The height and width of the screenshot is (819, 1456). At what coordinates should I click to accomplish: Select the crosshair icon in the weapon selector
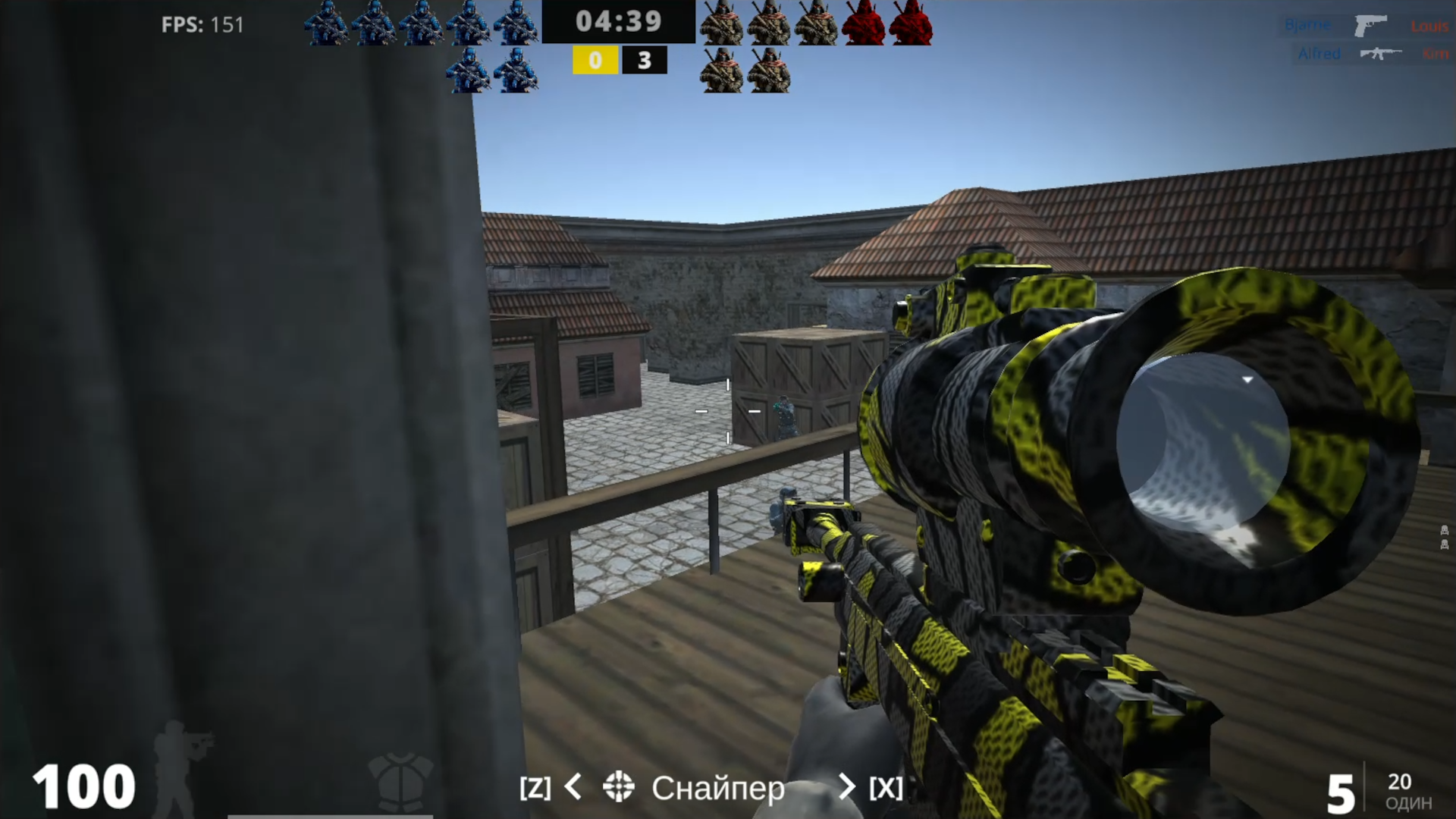[x=620, y=789]
